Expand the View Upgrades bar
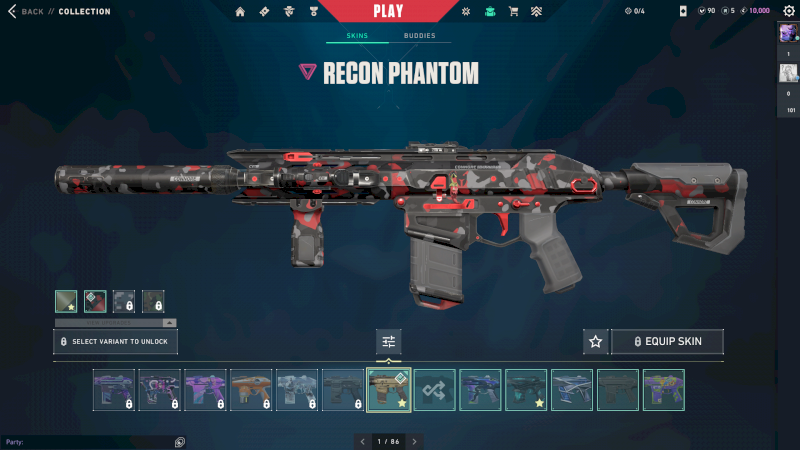 click(116, 323)
